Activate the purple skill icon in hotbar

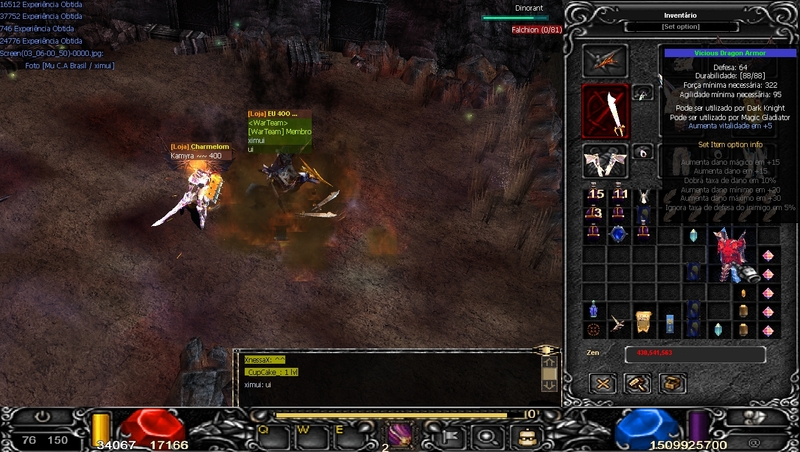[x=401, y=434]
